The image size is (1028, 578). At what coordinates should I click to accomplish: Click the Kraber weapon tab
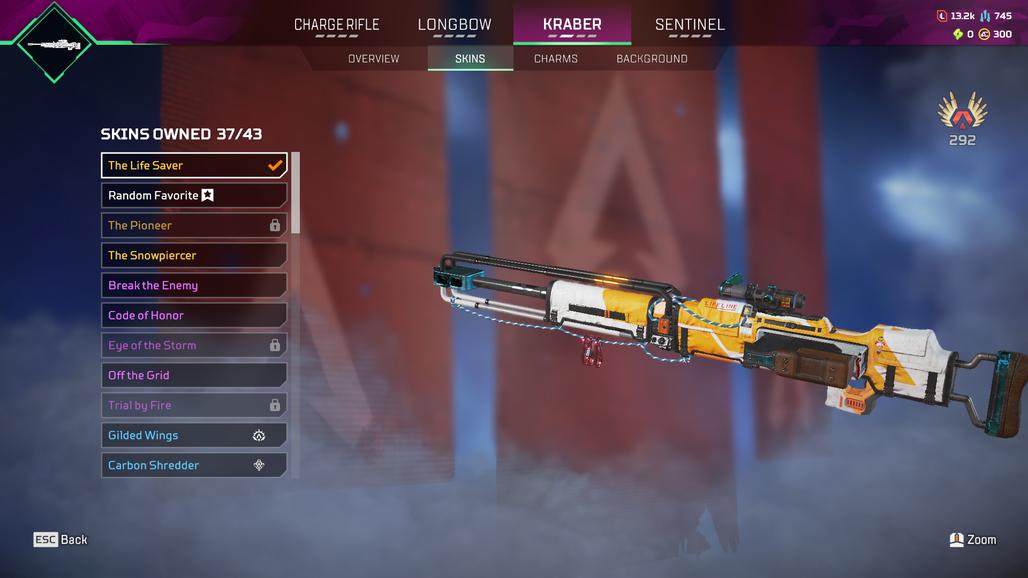[x=572, y=24]
